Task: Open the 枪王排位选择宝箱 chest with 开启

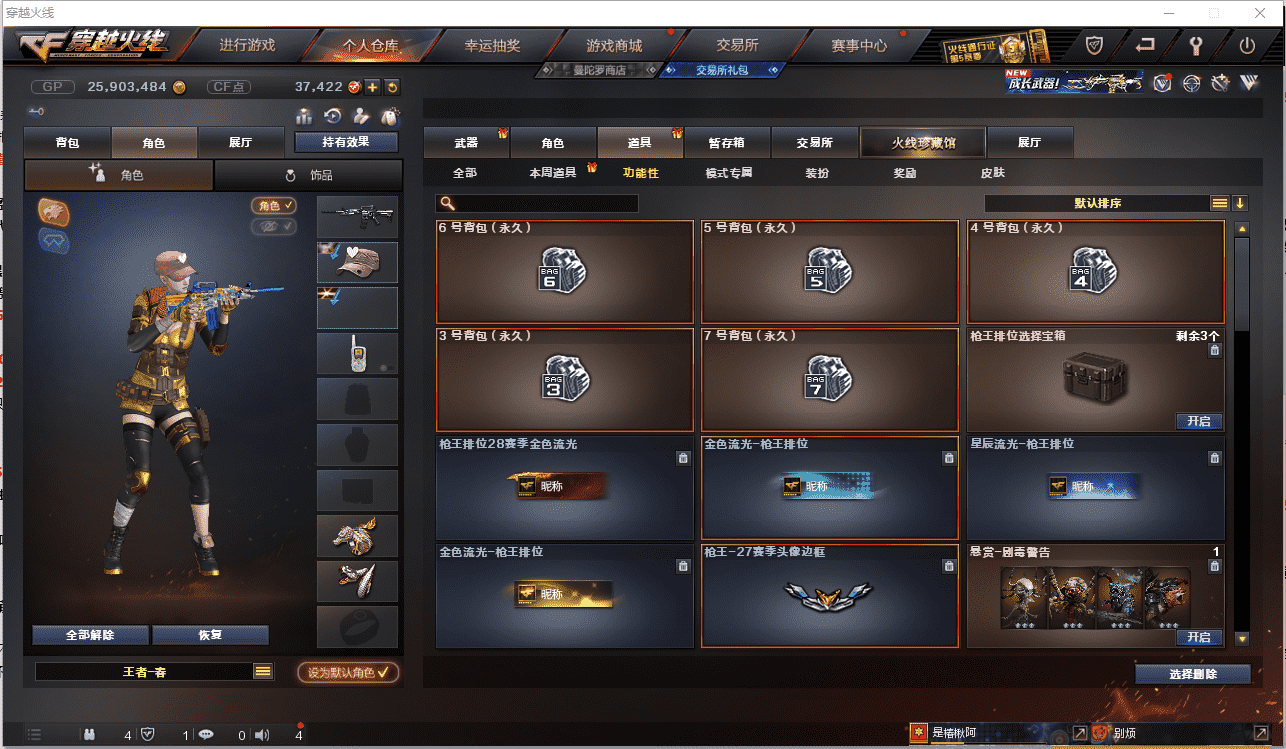Action: tap(1198, 421)
